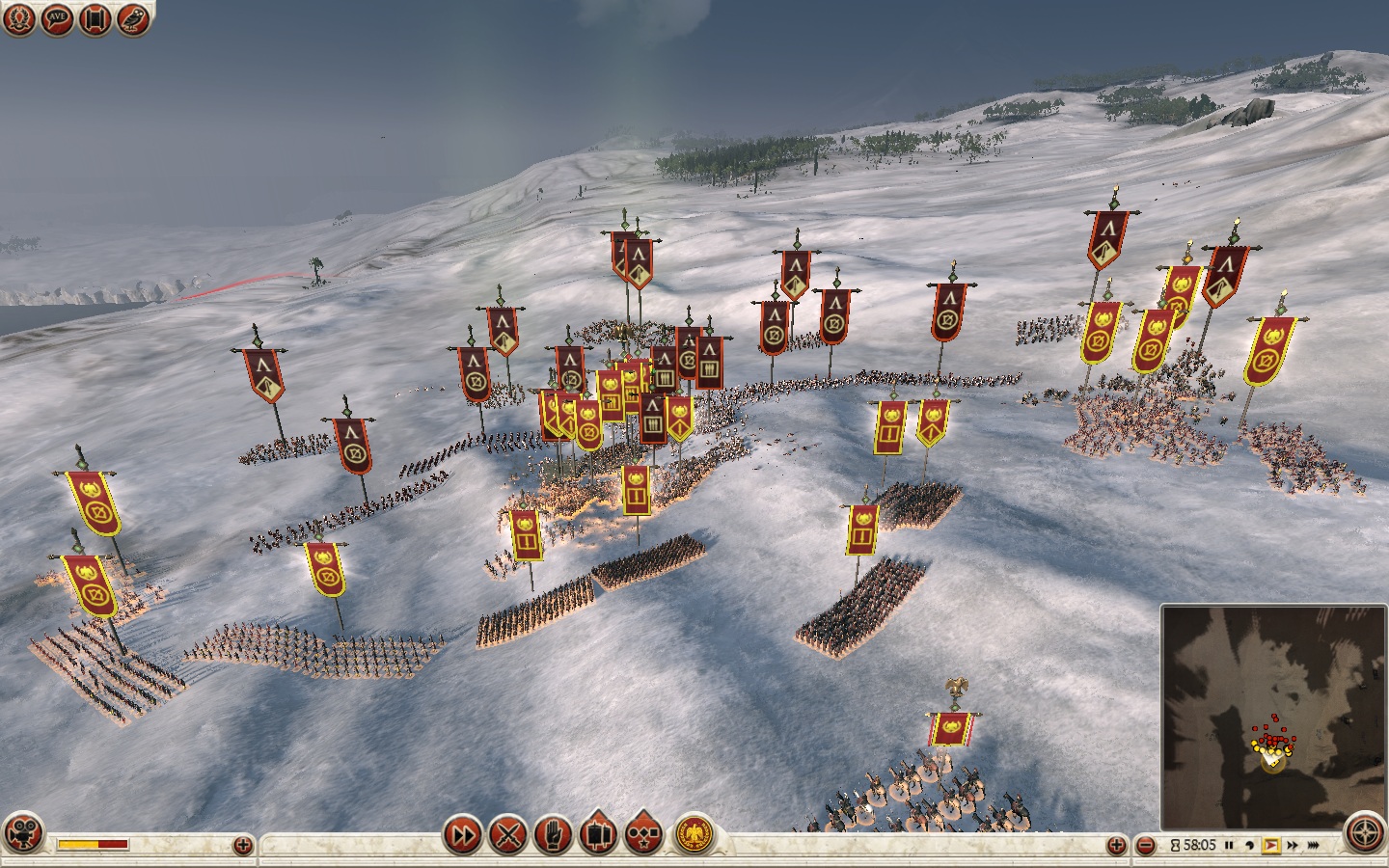Toggle the crossed swords melee mode
The width and height of the screenshot is (1389, 868).
pyautogui.click(x=507, y=834)
